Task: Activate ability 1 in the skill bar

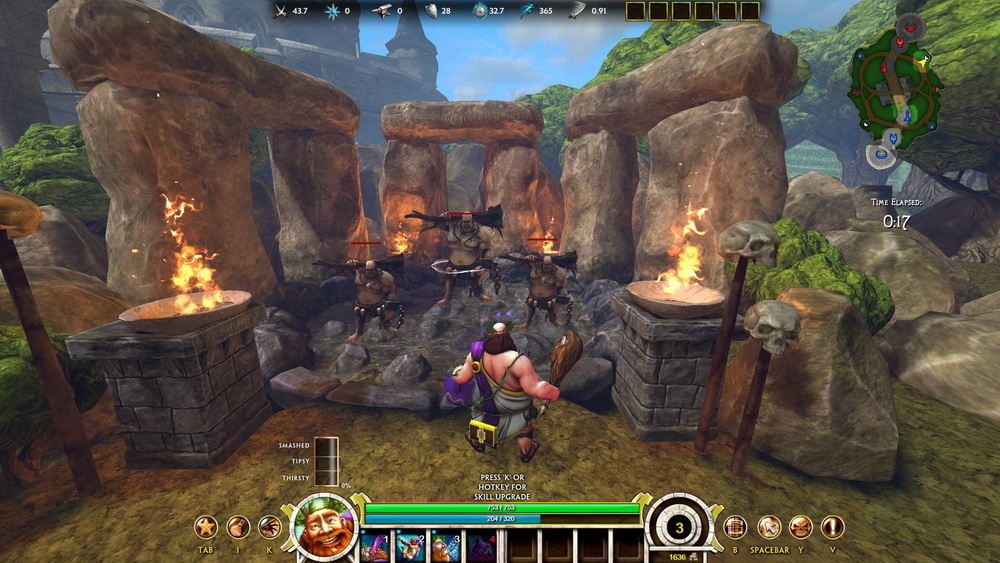Action: point(375,547)
